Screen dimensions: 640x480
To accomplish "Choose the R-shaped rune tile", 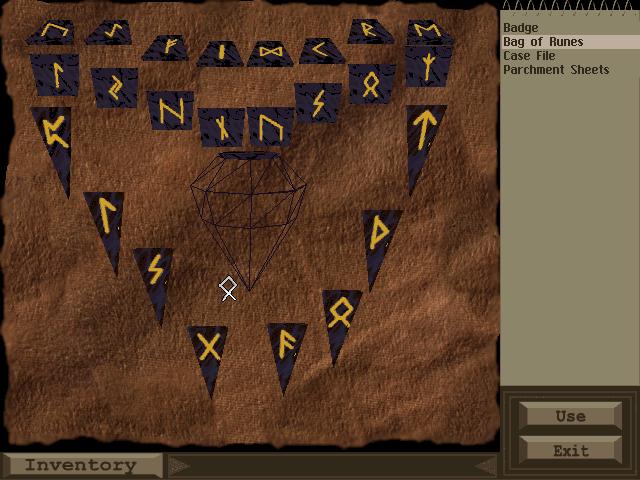I will click(x=370, y=32).
